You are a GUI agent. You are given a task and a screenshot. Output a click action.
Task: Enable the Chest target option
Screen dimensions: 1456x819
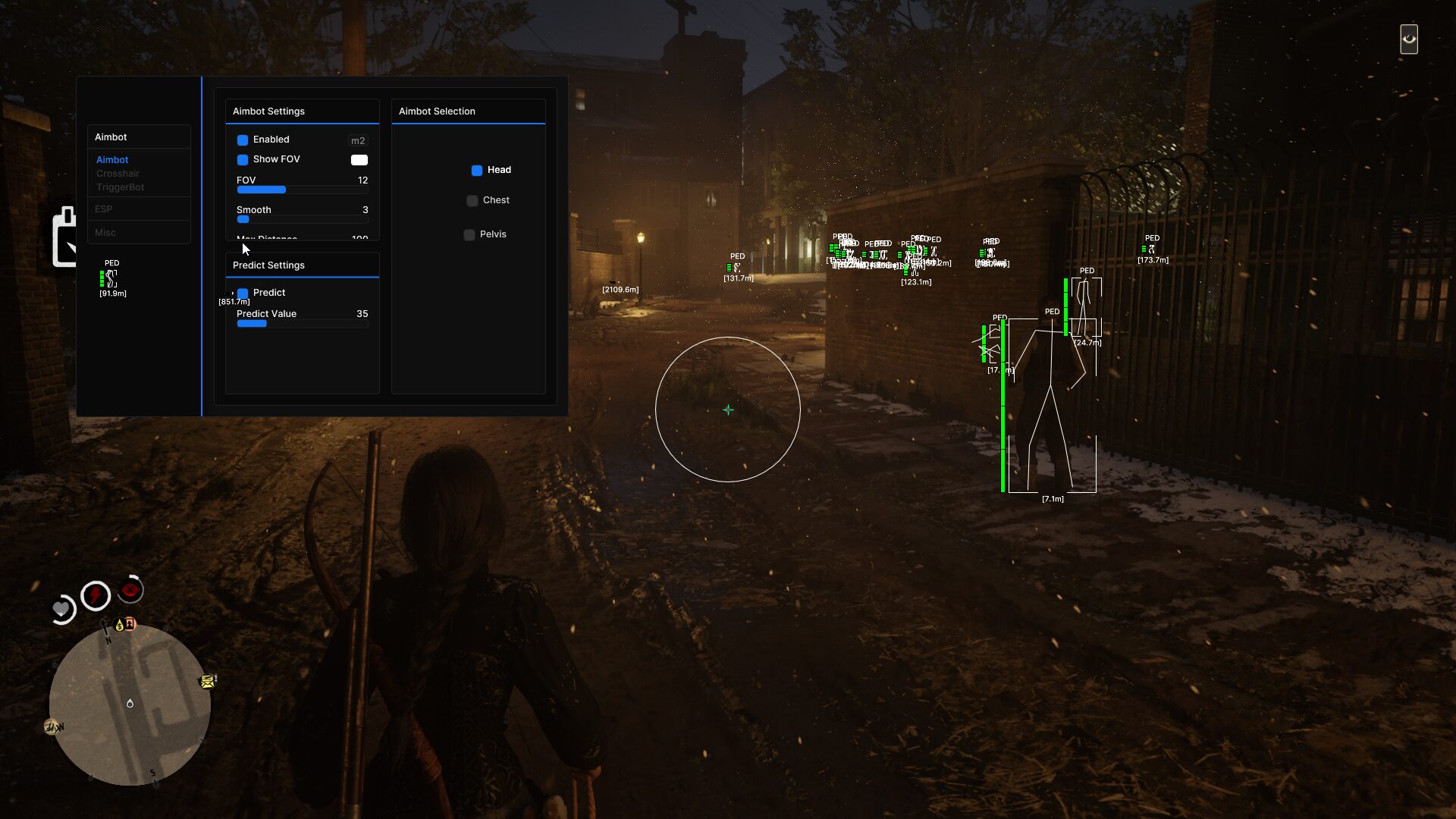point(472,201)
